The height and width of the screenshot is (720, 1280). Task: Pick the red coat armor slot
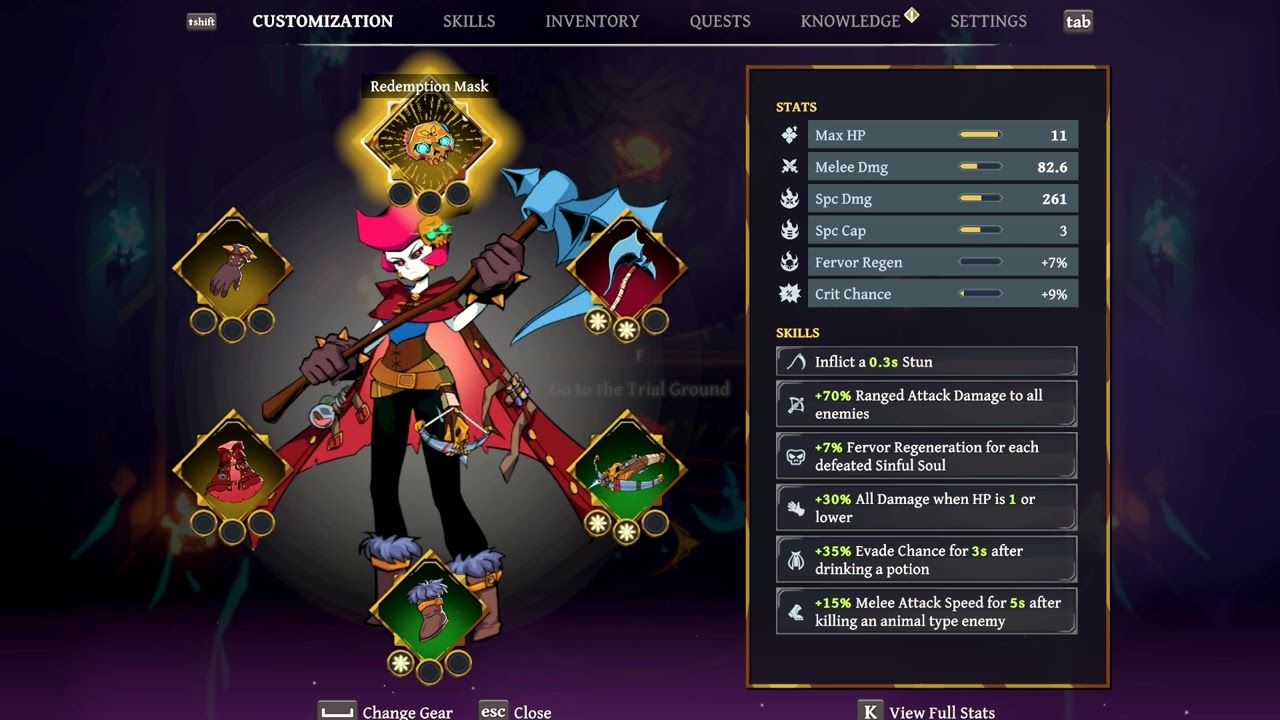(232, 471)
